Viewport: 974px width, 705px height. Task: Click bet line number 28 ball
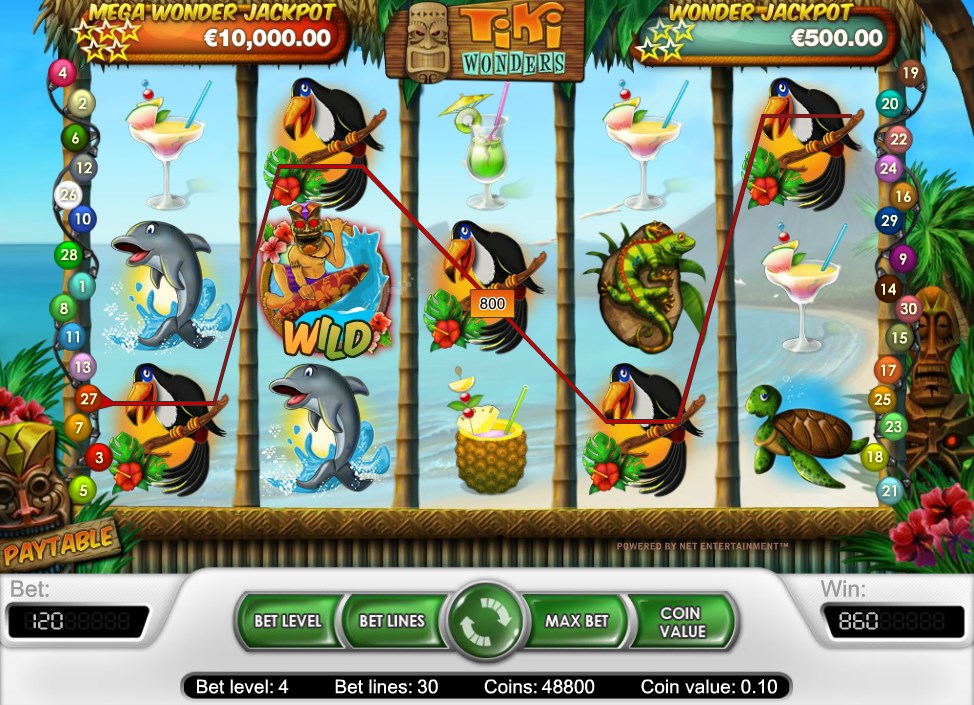click(x=68, y=255)
